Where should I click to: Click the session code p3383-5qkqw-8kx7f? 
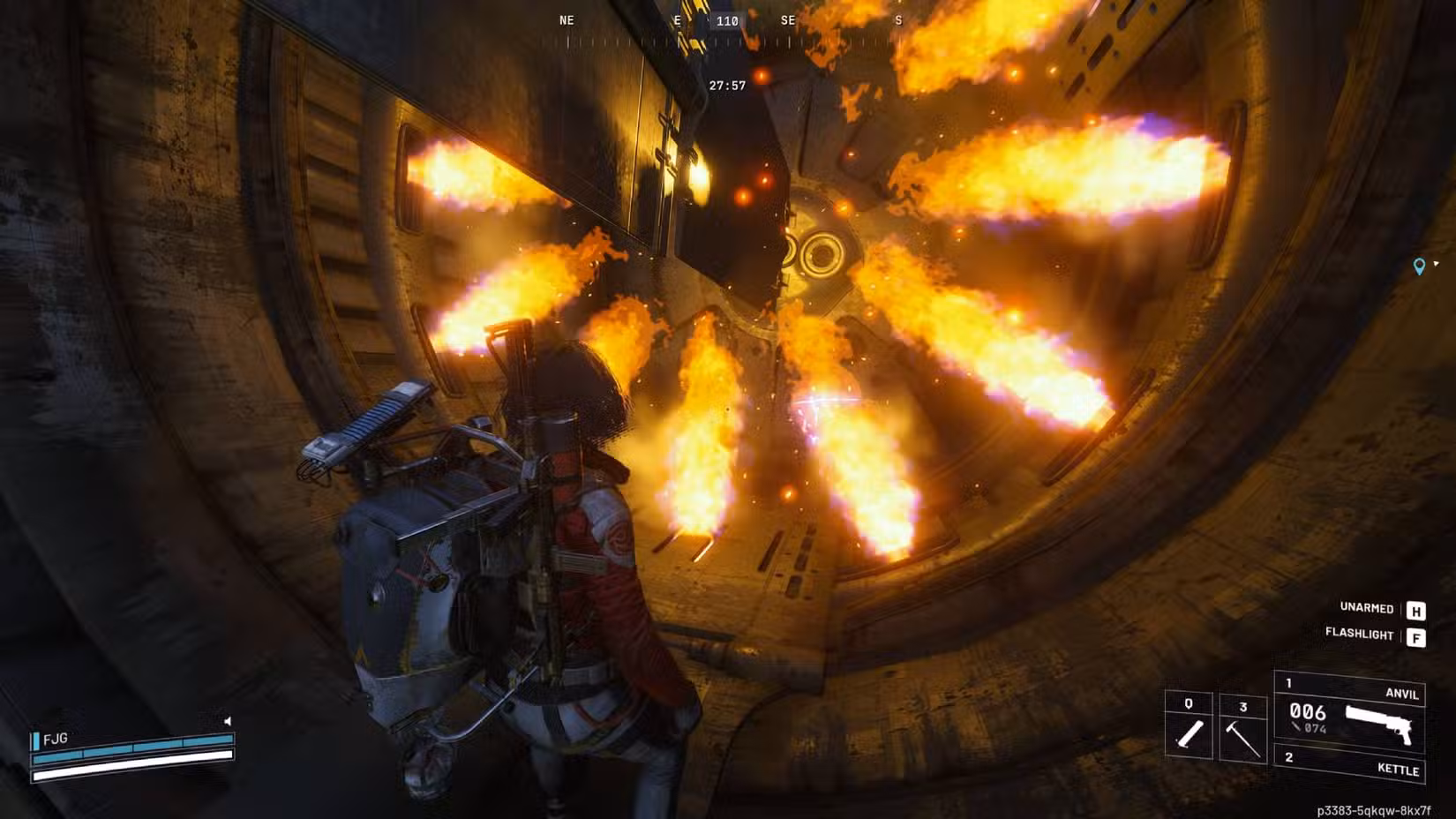tap(1374, 809)
